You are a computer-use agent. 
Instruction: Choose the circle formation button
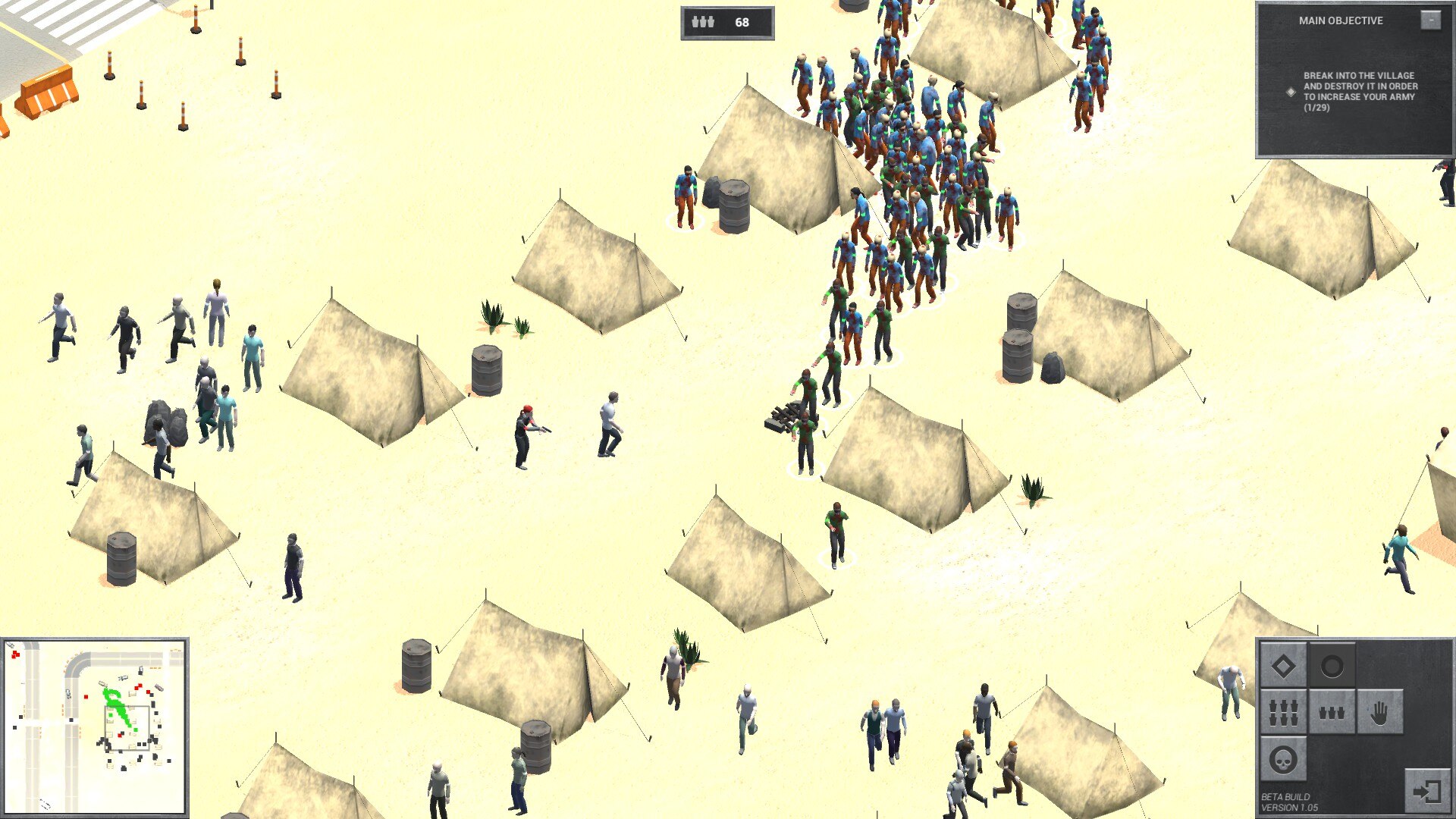(1332, 667)
